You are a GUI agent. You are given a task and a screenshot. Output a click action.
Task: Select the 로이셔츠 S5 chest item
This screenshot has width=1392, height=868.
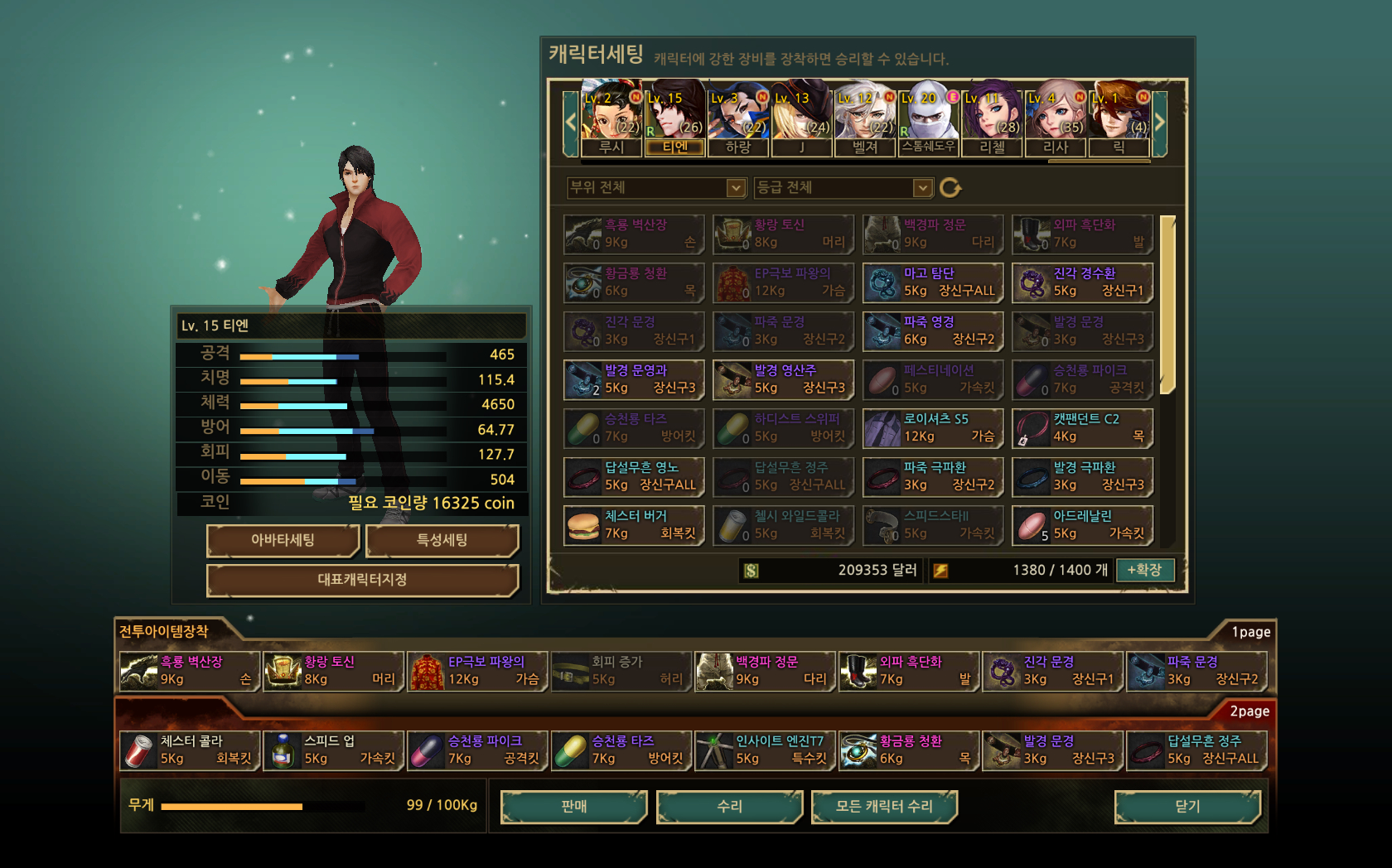933,428
